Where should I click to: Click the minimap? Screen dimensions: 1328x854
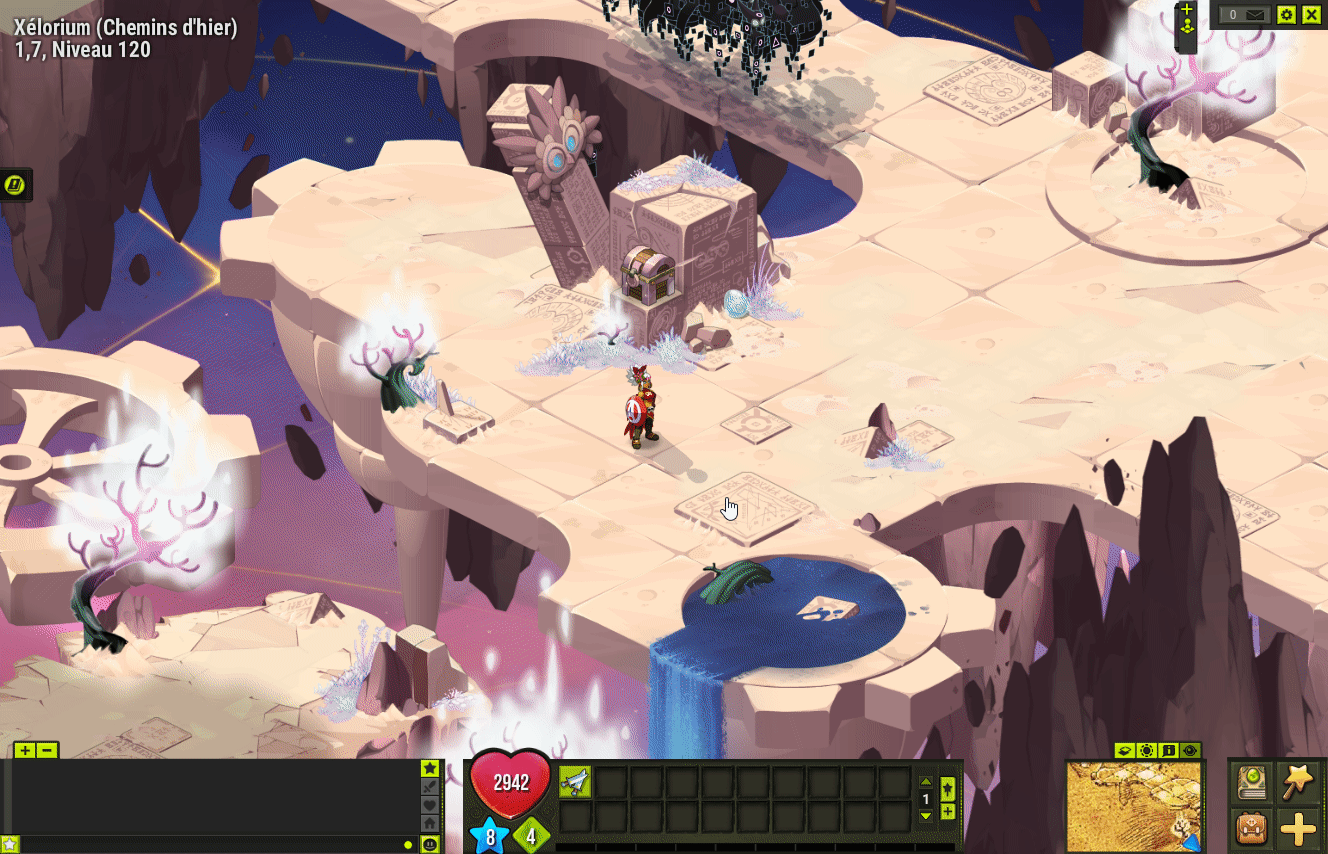coord(1134,806)
